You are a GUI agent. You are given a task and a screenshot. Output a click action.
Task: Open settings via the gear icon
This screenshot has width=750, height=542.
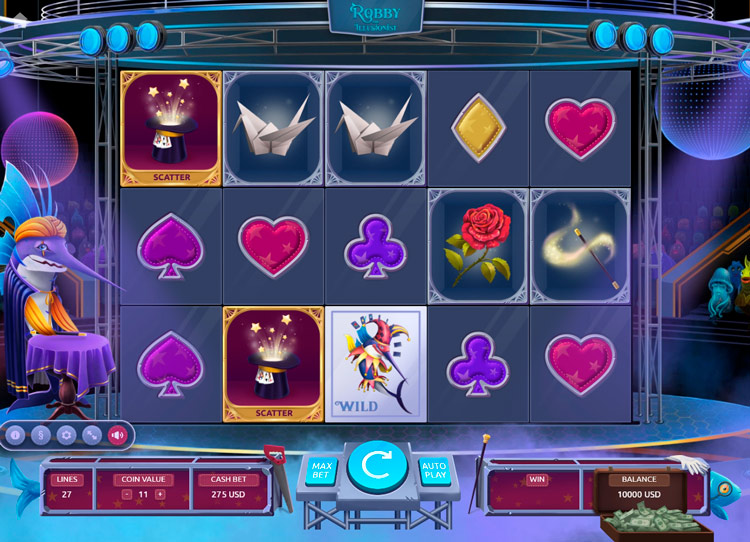click(66, 435)
